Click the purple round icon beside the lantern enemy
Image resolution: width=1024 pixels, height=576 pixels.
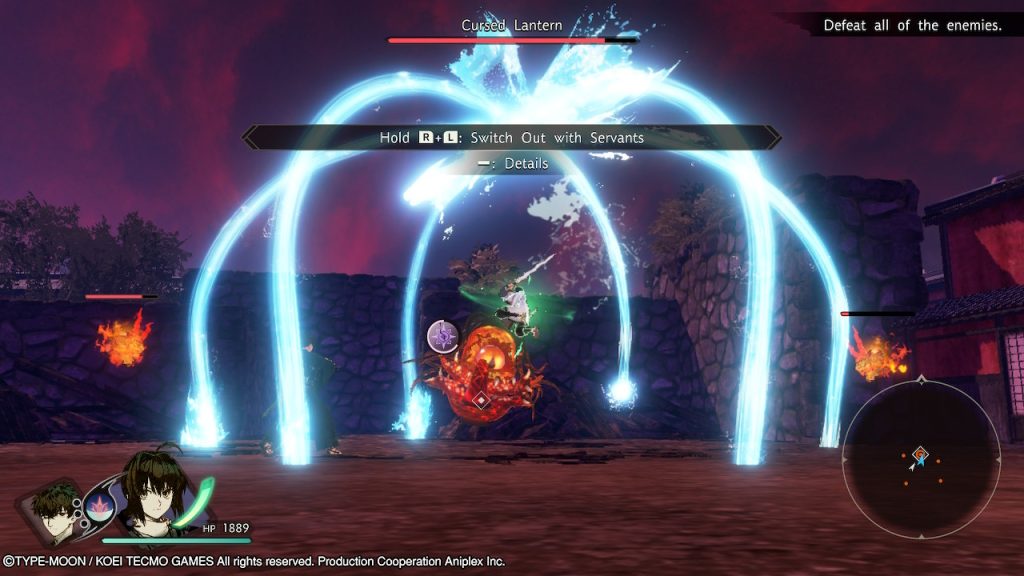click(x=443, y=336)
